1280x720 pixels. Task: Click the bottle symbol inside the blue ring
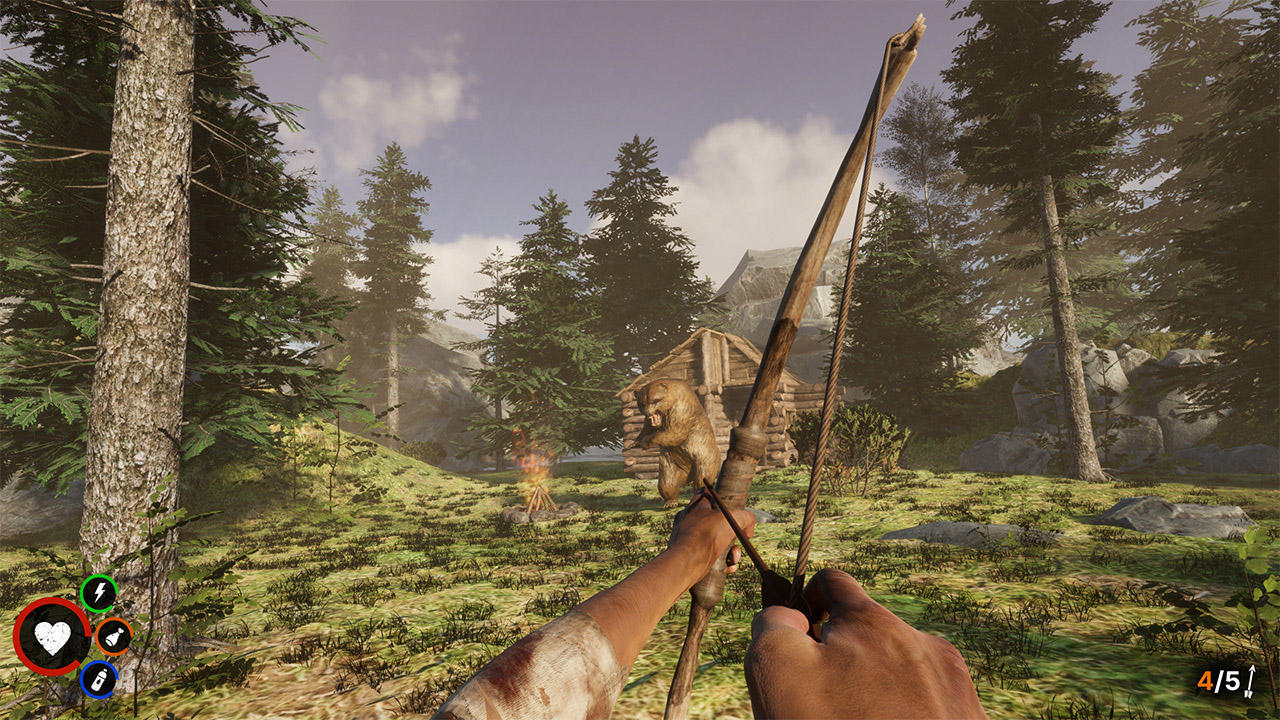click(101, 680)
